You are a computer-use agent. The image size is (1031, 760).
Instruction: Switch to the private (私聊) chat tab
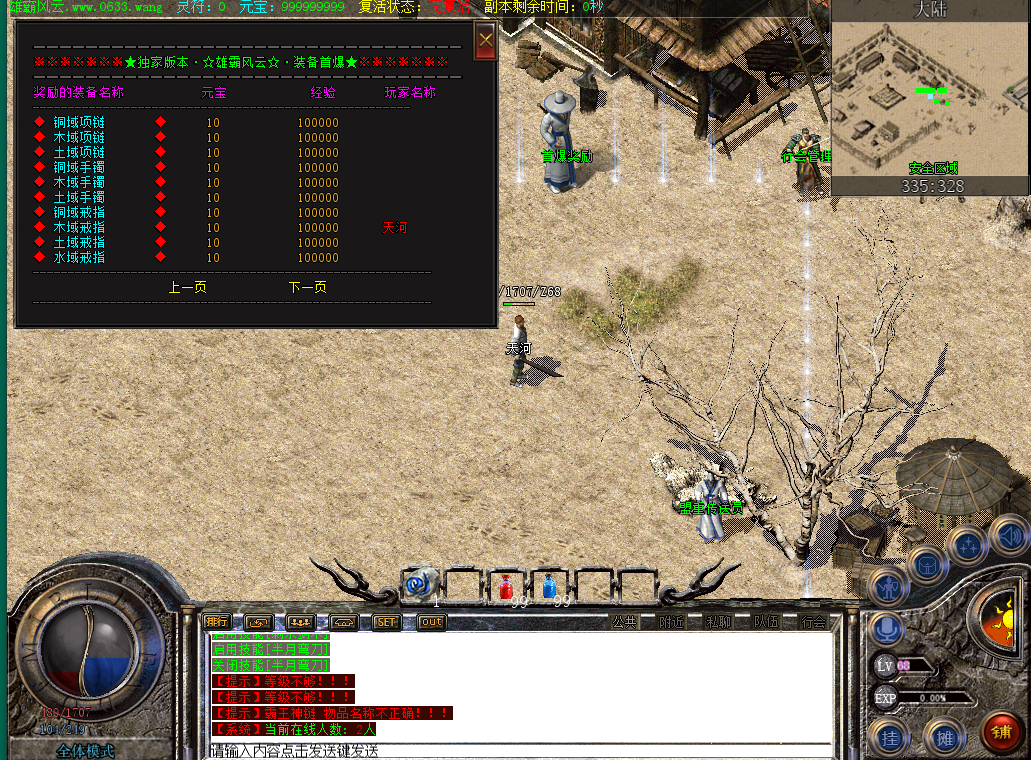point(718,622)
